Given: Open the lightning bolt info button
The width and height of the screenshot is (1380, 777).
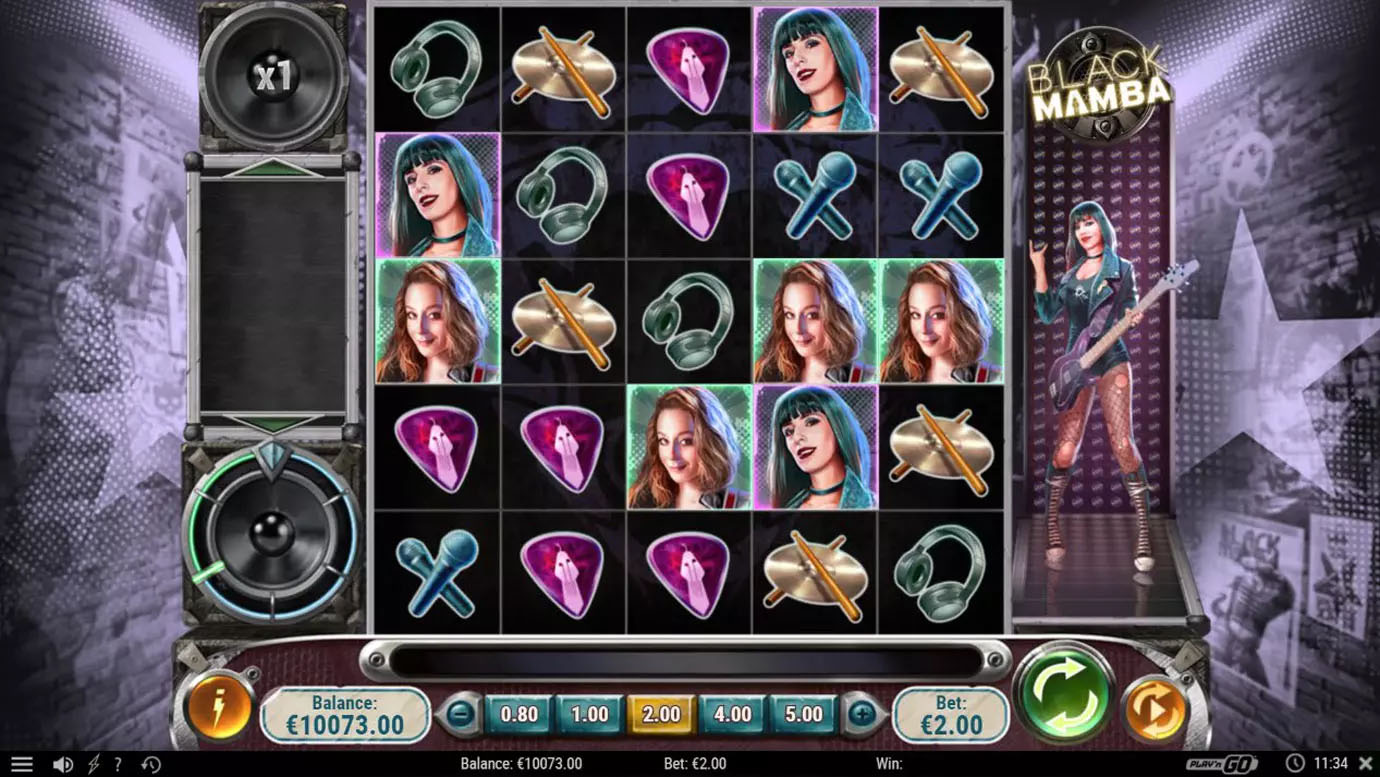Looking at the screenshot, I should [x=218, y=709].
